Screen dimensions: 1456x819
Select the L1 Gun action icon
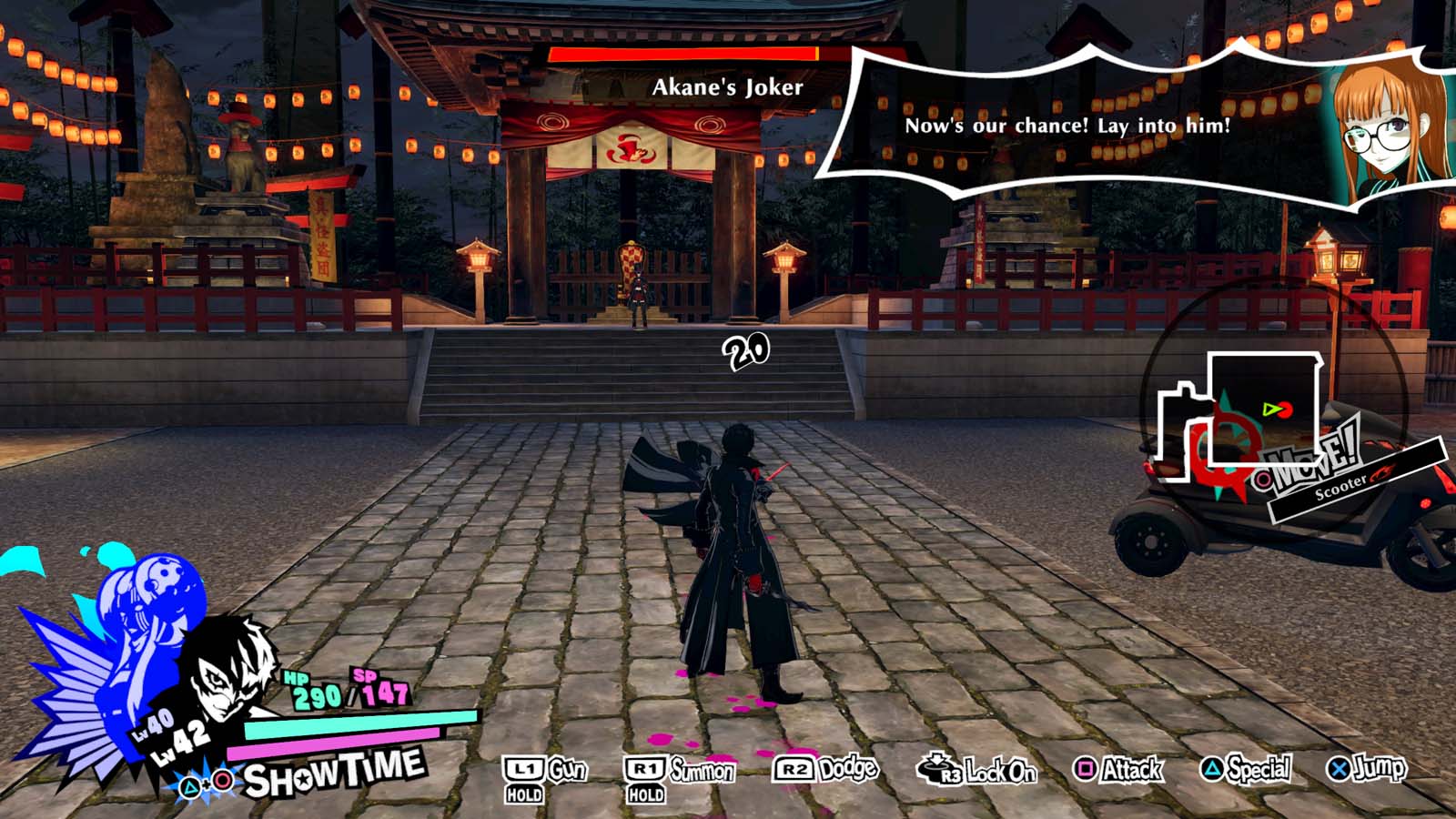(x=524, y=770)
